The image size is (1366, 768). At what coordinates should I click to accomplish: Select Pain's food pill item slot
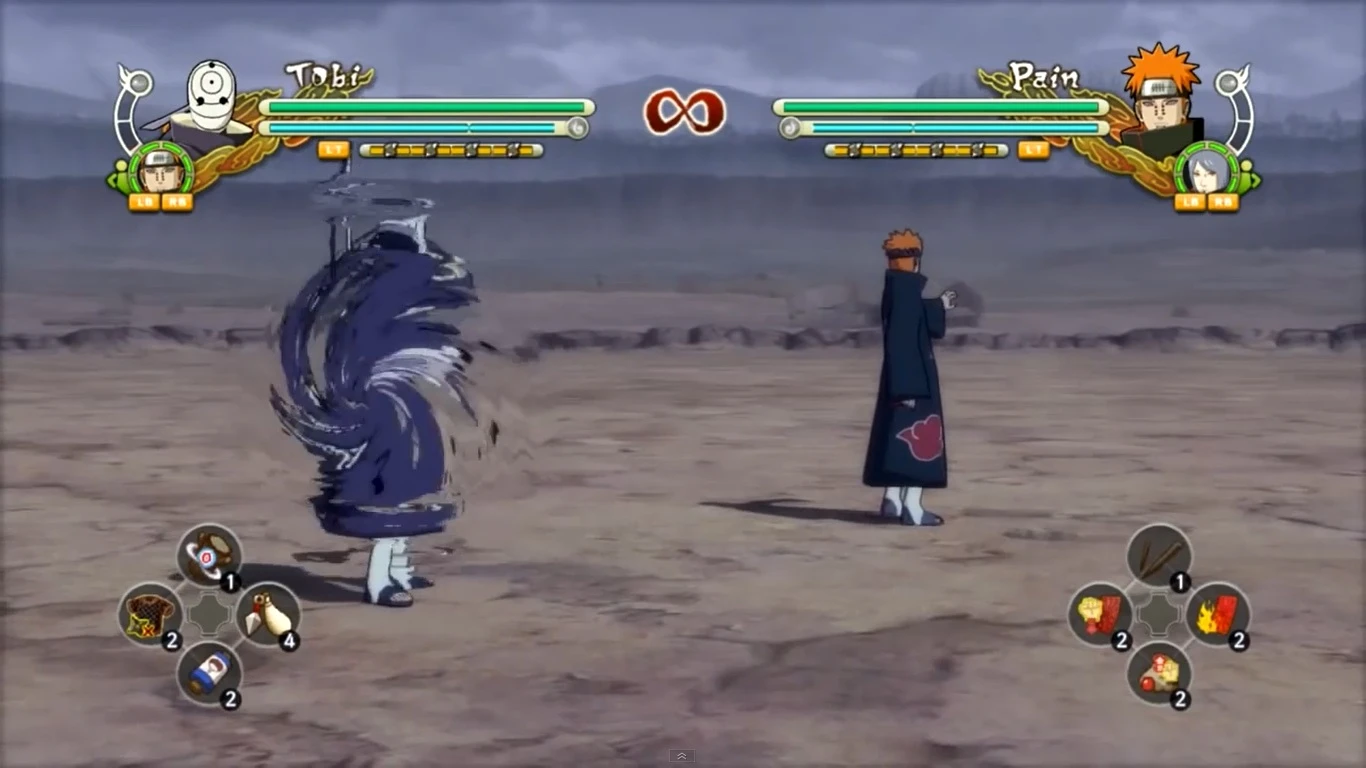[x=1160, y=675]
